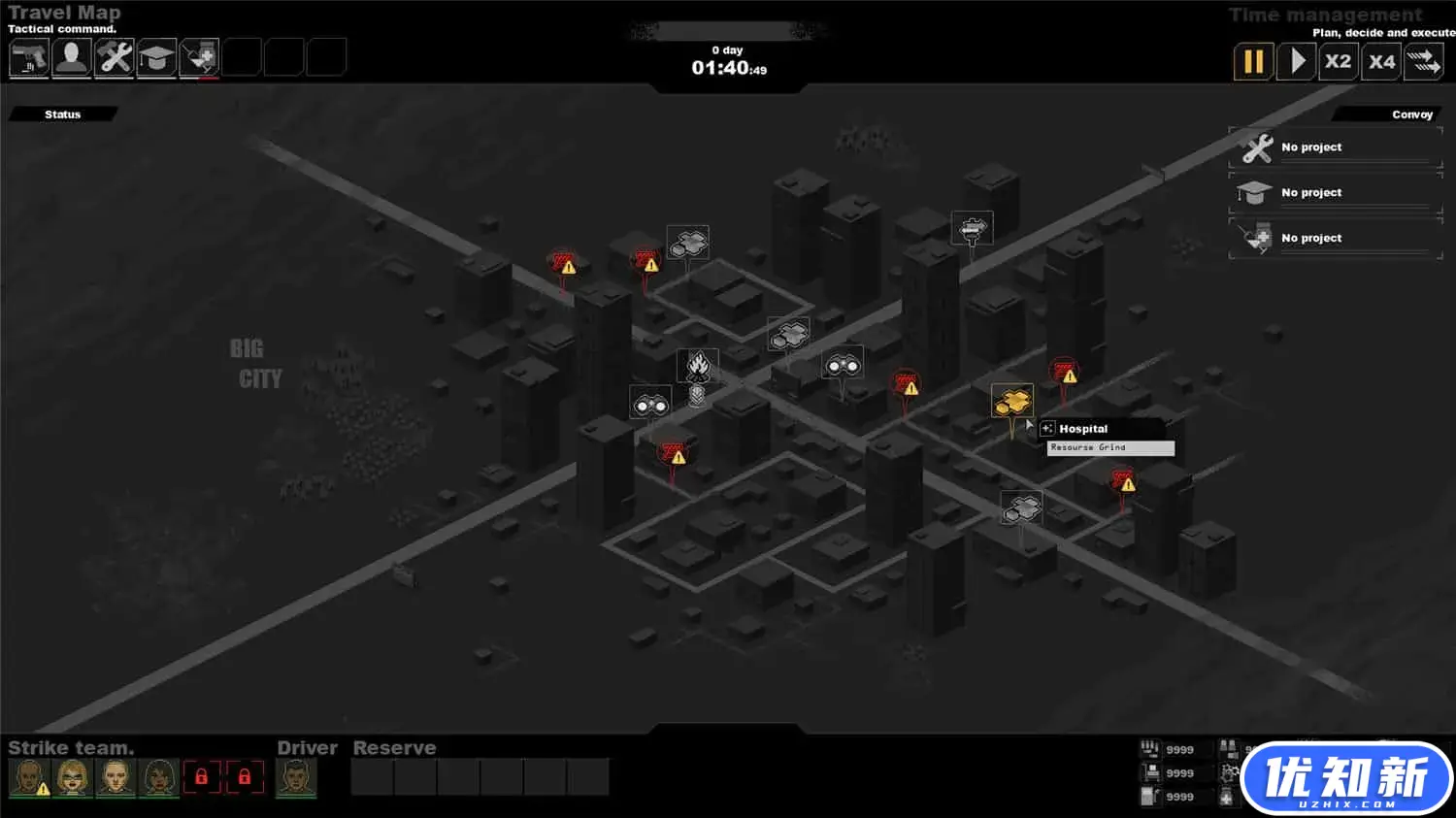Viewport: 1456px width, 818px height.
Task: Click the first red lock strike team slot
Action: 201,776
